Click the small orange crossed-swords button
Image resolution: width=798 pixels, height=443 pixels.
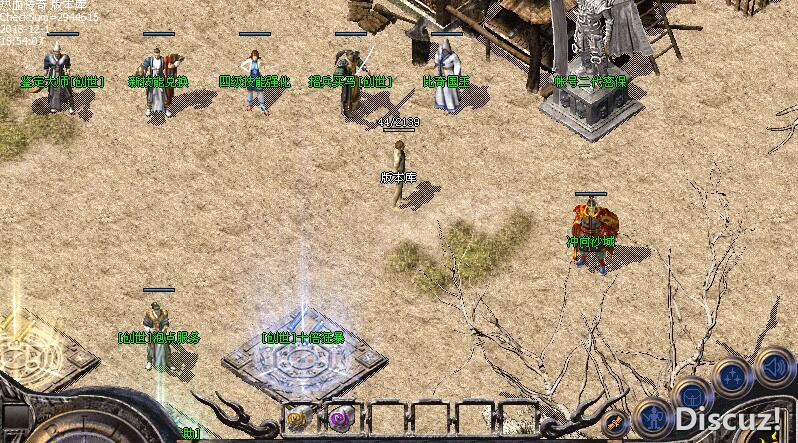click(616, 422)
